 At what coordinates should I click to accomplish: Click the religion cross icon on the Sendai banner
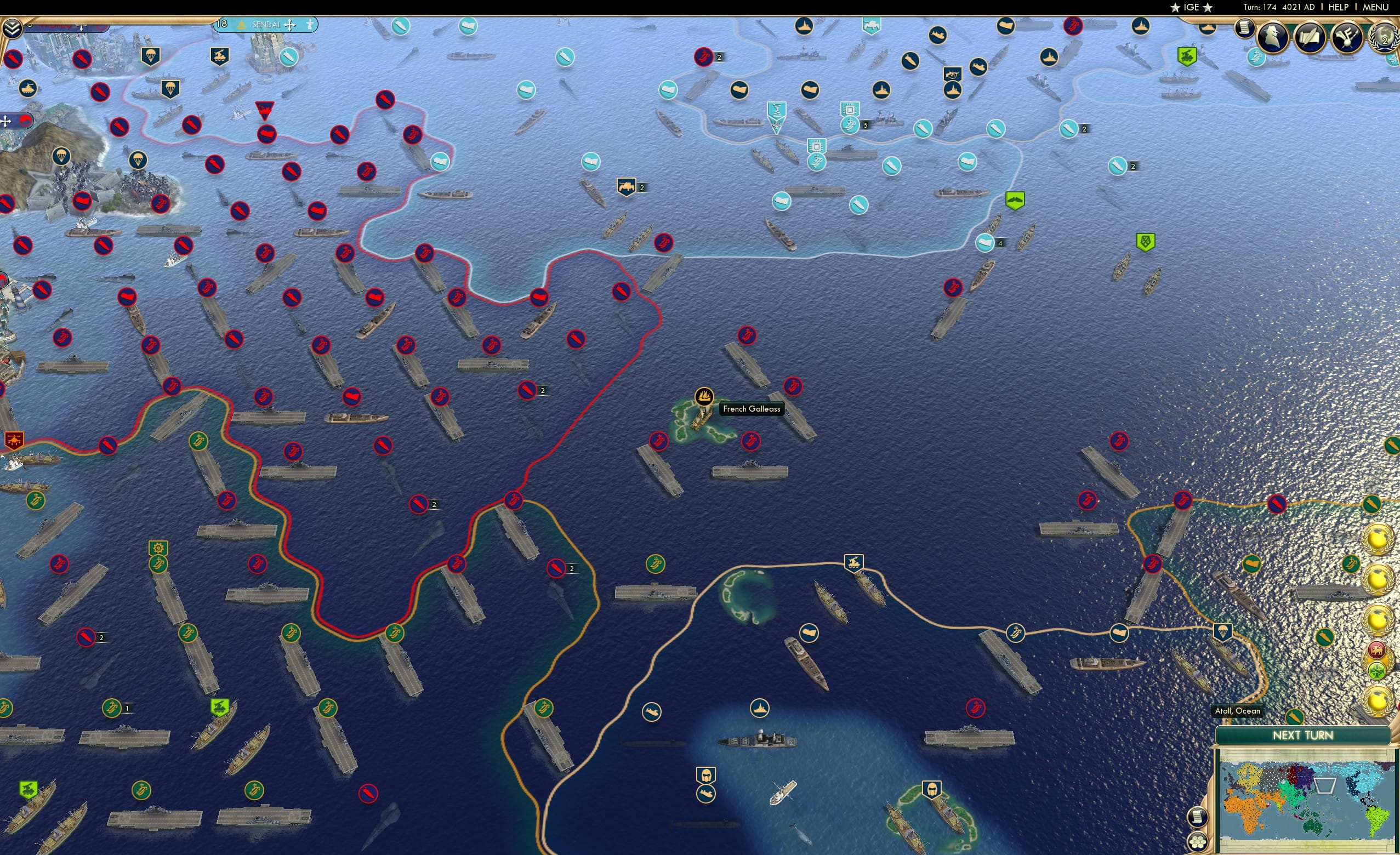pos(290,25)
